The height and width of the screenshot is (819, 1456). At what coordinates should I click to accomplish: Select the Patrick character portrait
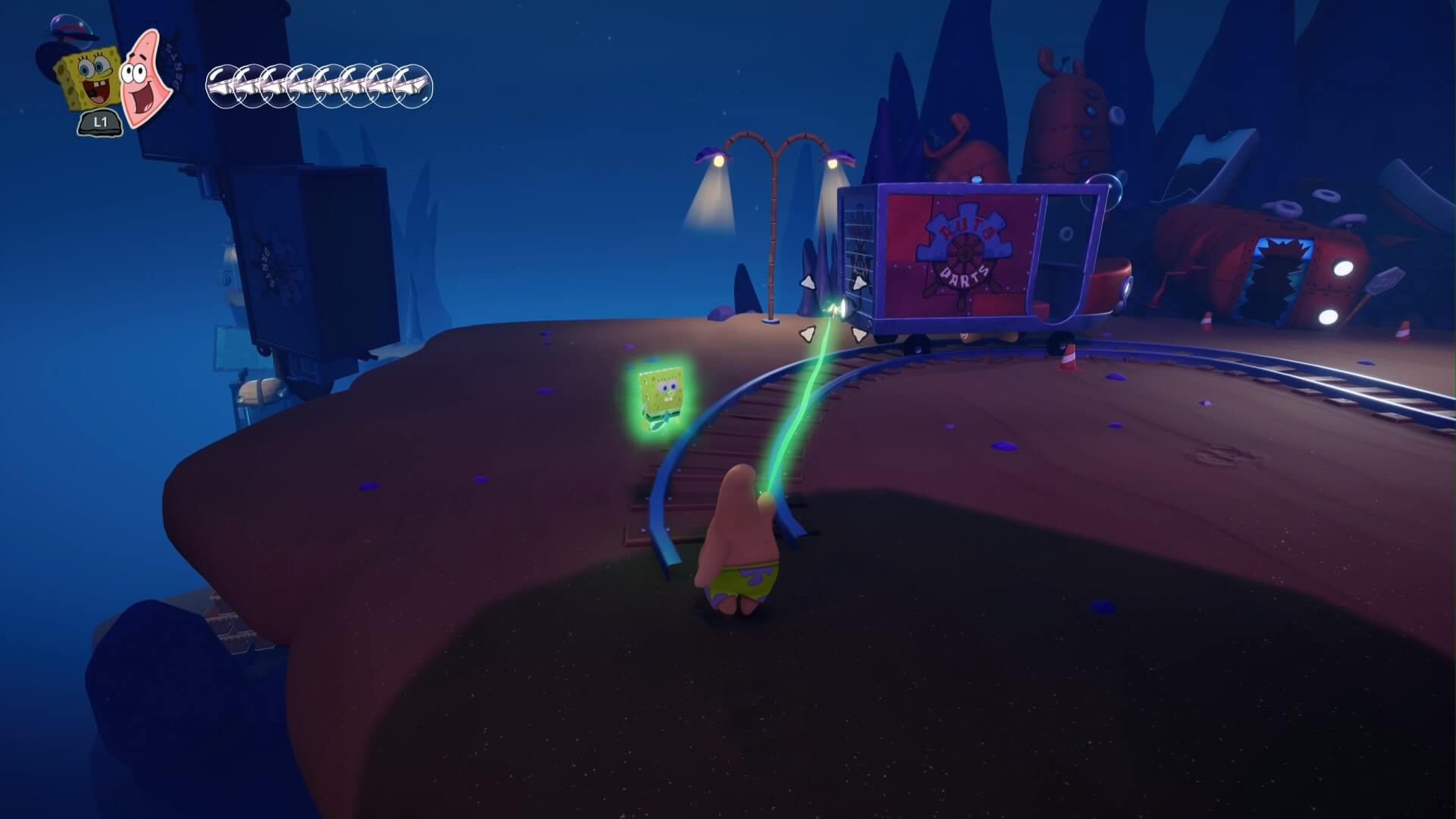[x=141, y=77]
